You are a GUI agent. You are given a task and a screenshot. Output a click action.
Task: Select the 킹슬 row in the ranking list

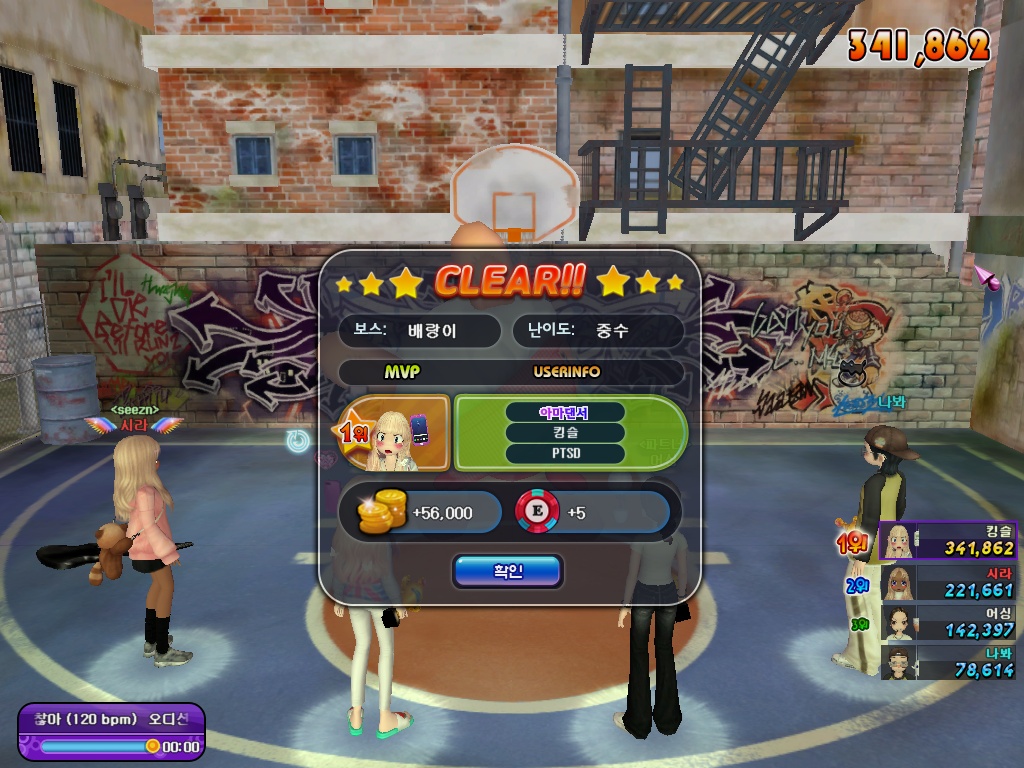(x=947, y=540)
